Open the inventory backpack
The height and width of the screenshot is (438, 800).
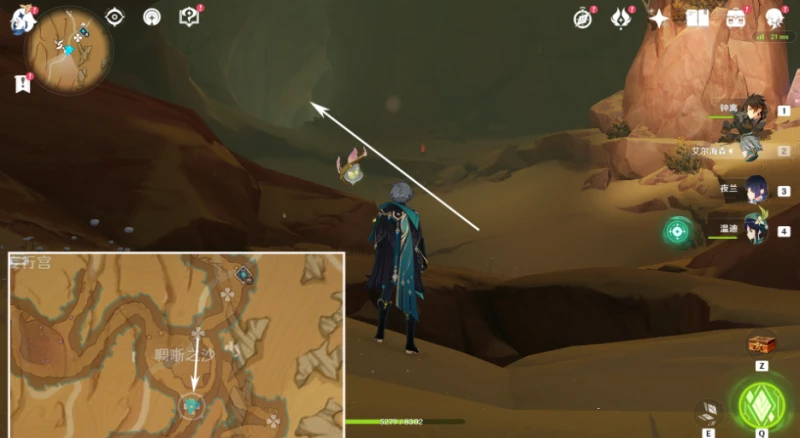pyautogui.click(x=738, y=19)
